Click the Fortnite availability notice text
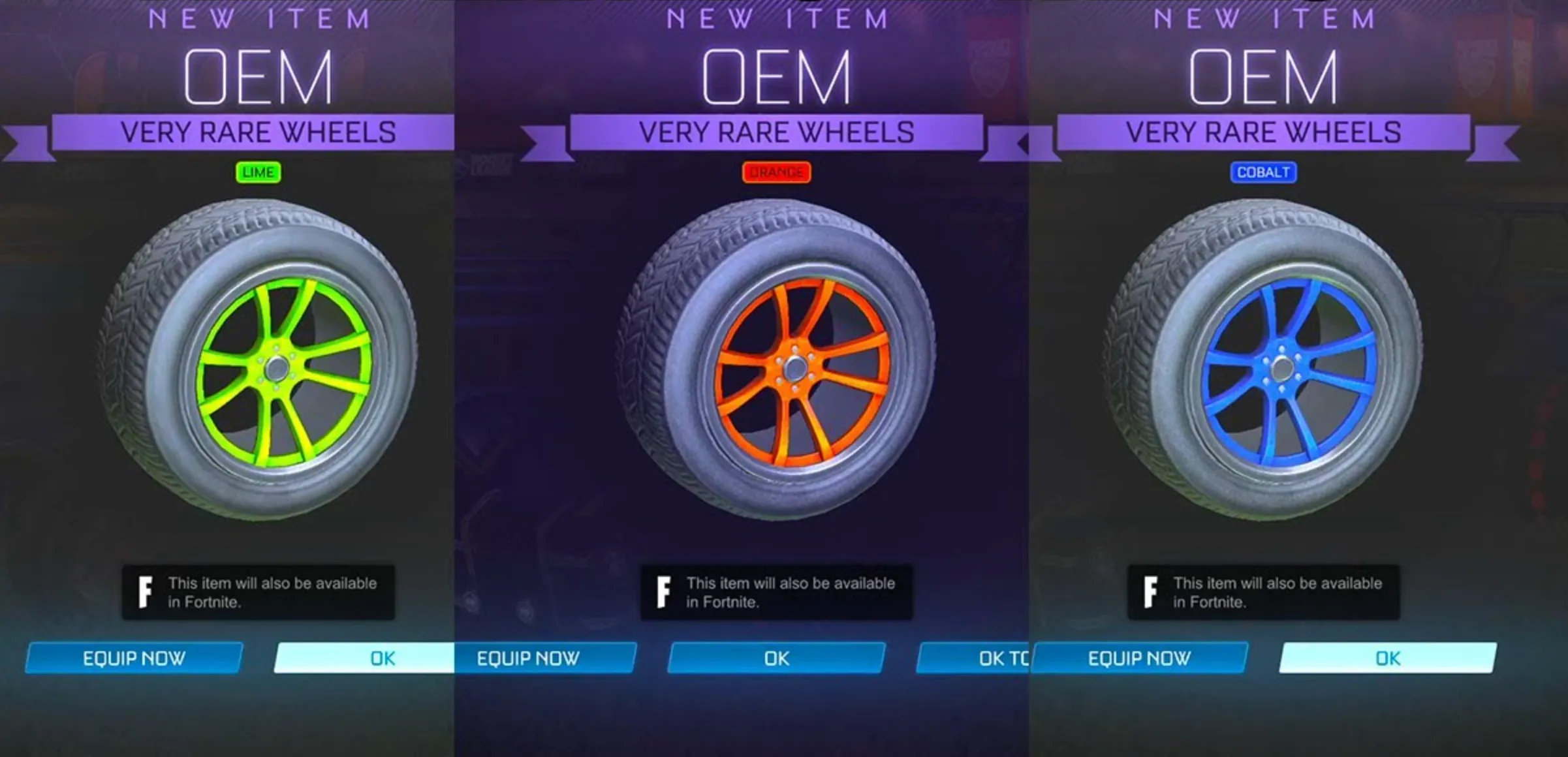Image resolution: width=1568 pixels, height=757 pixels. point(274,592)
